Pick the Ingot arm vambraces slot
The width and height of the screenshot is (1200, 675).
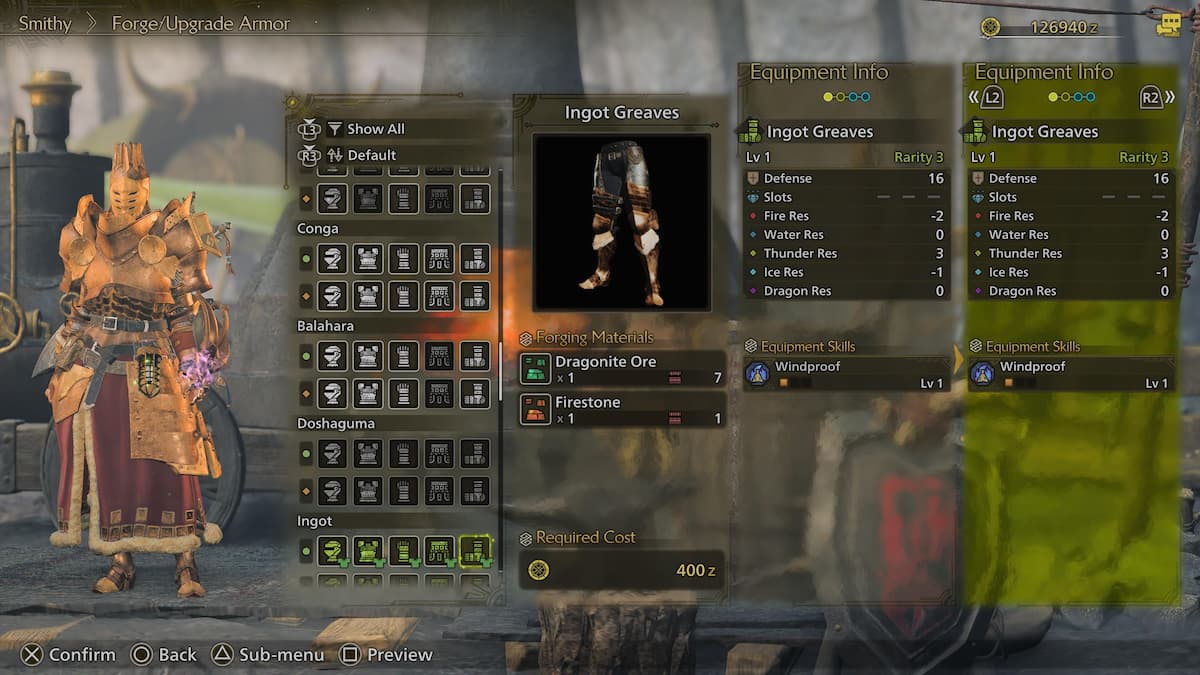coord(403,551)
